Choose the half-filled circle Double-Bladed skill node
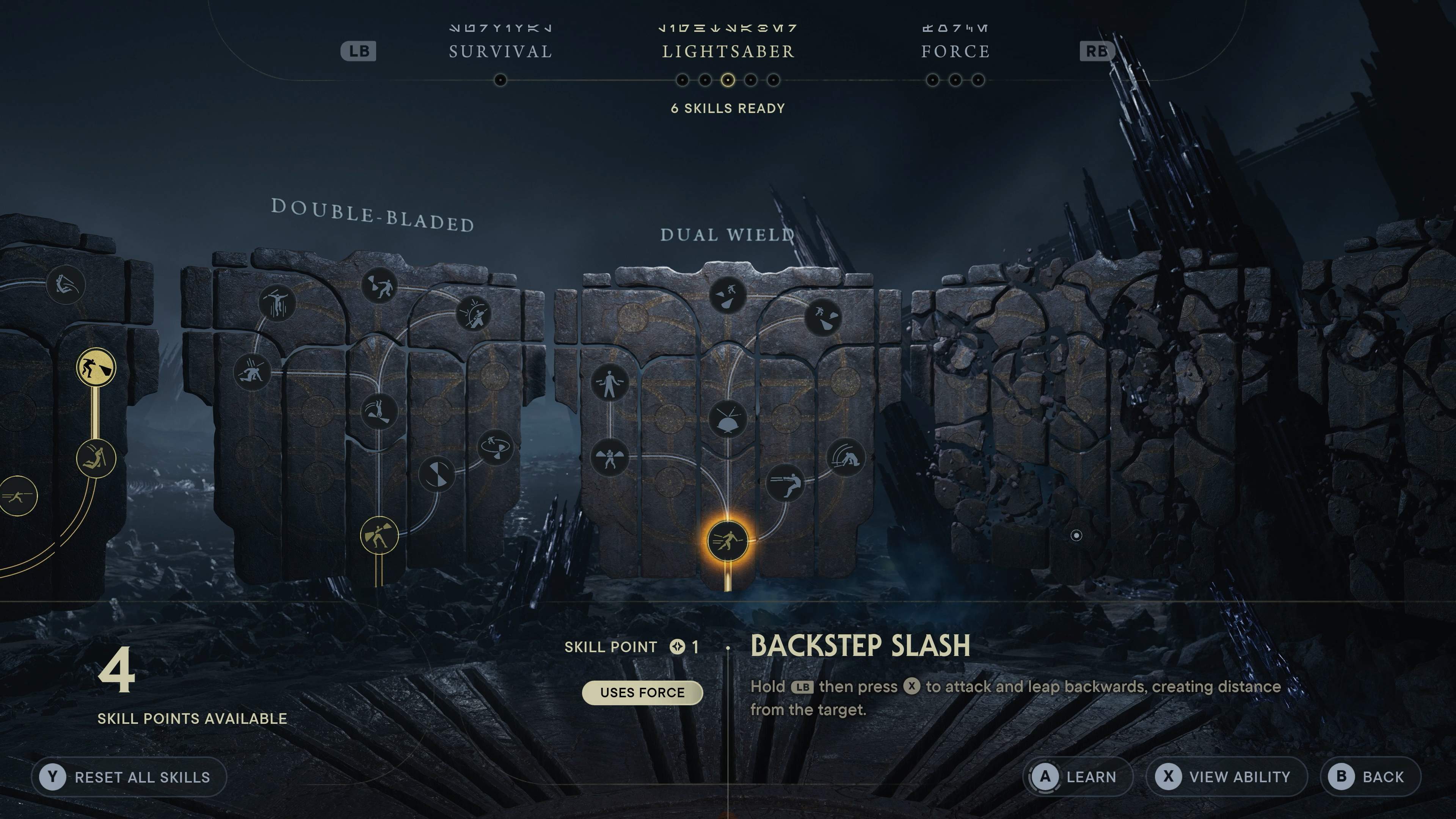The height and width of the screenshot is (819, 1456). [437, 474]
